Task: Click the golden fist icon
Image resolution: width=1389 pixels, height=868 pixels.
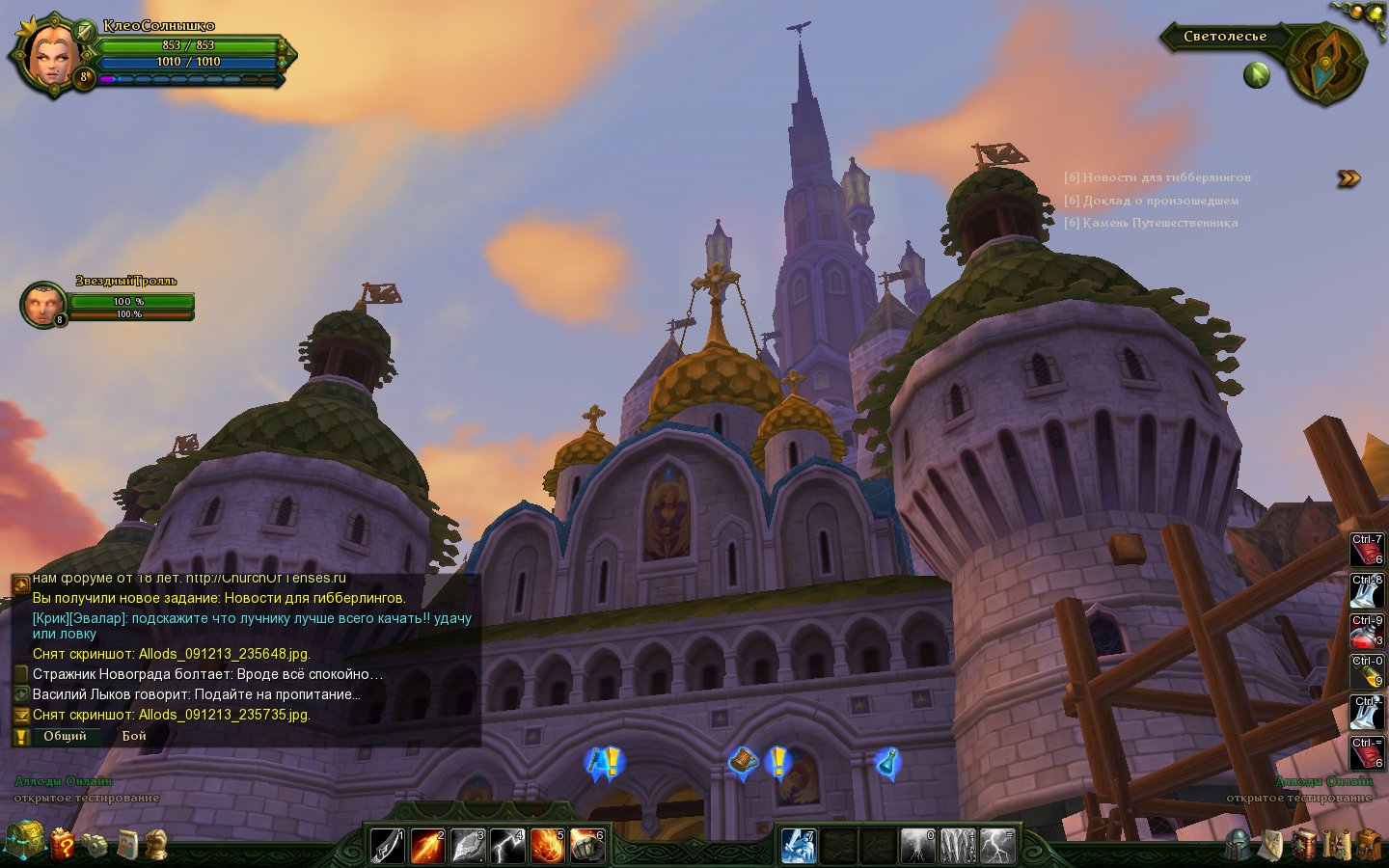Action: pyautogui.click(x=156, y=845)
